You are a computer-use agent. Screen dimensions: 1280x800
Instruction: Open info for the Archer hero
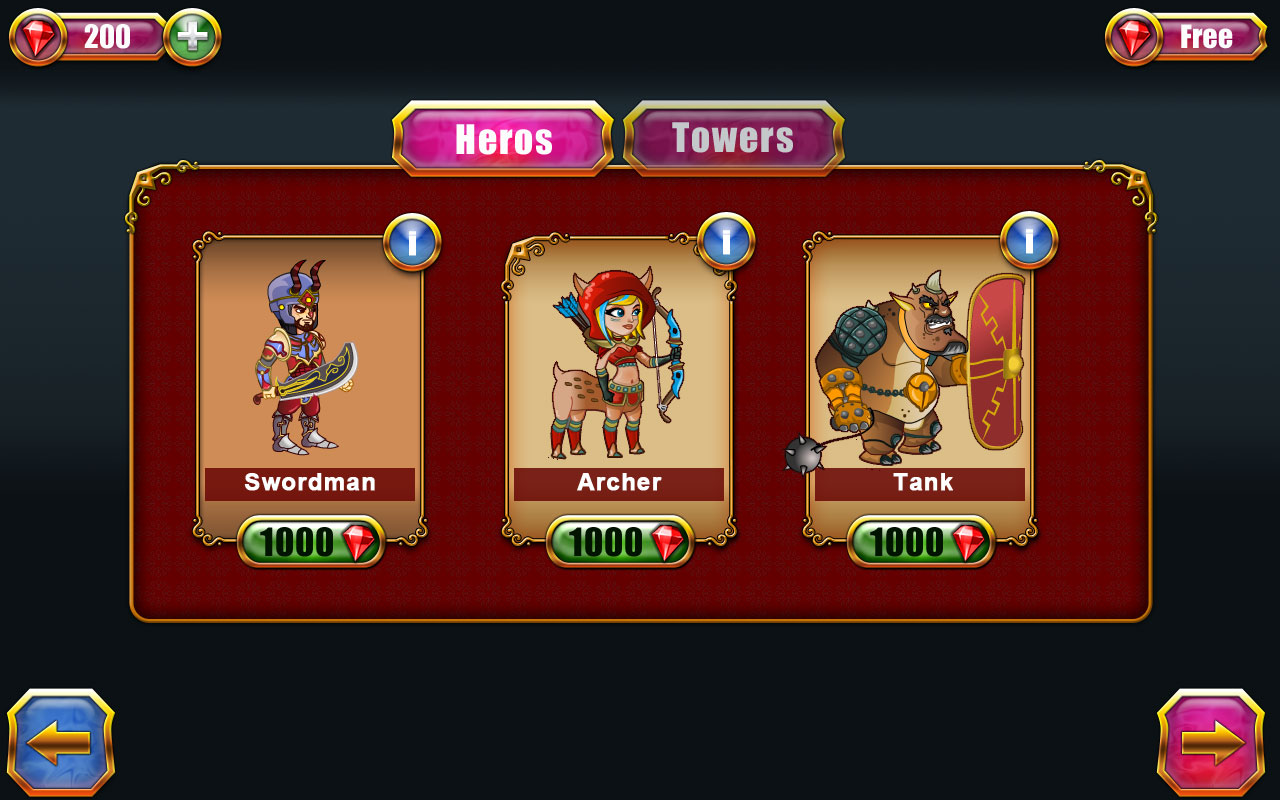click(725, 243)
